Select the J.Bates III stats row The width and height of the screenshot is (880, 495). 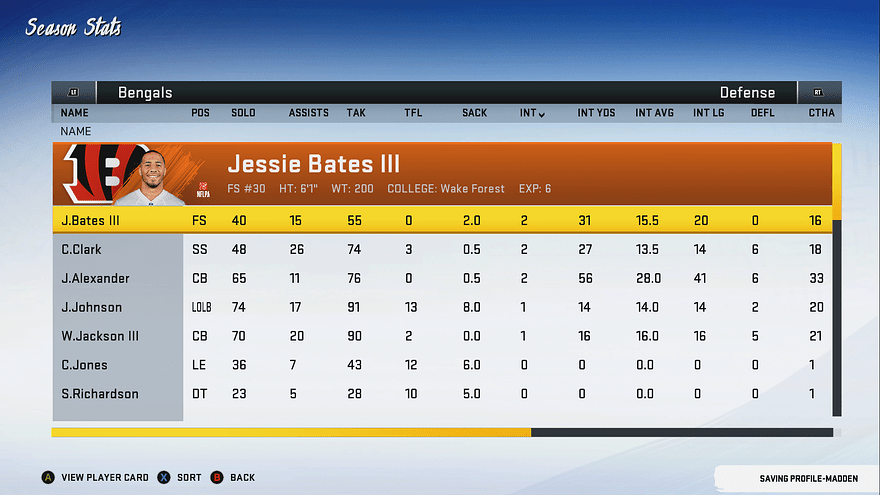[440, 220]
